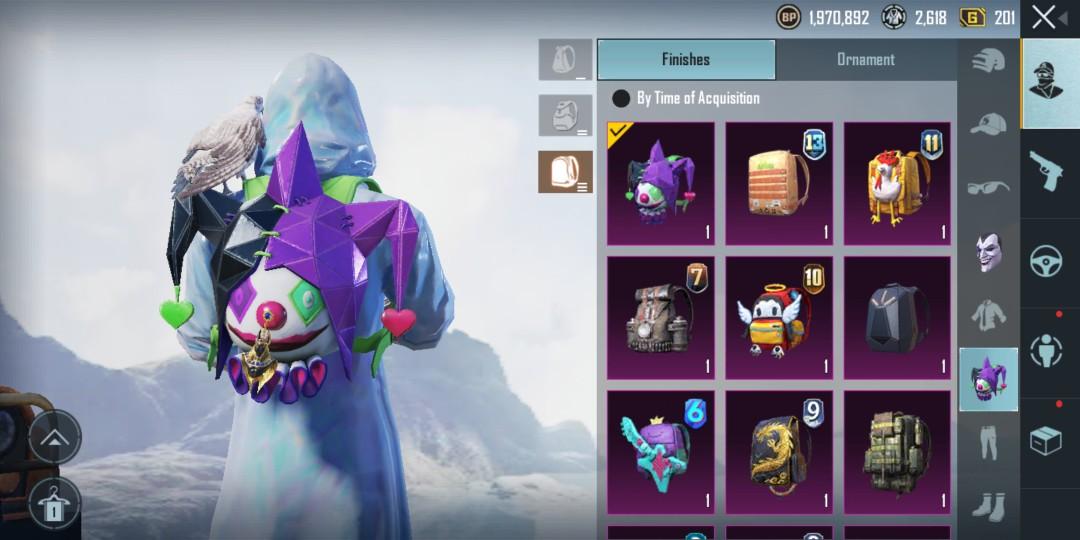Open the glasses category
The height and width of the screenshot is (540, 1080).
pyautogui.click(x=988, y=187)
